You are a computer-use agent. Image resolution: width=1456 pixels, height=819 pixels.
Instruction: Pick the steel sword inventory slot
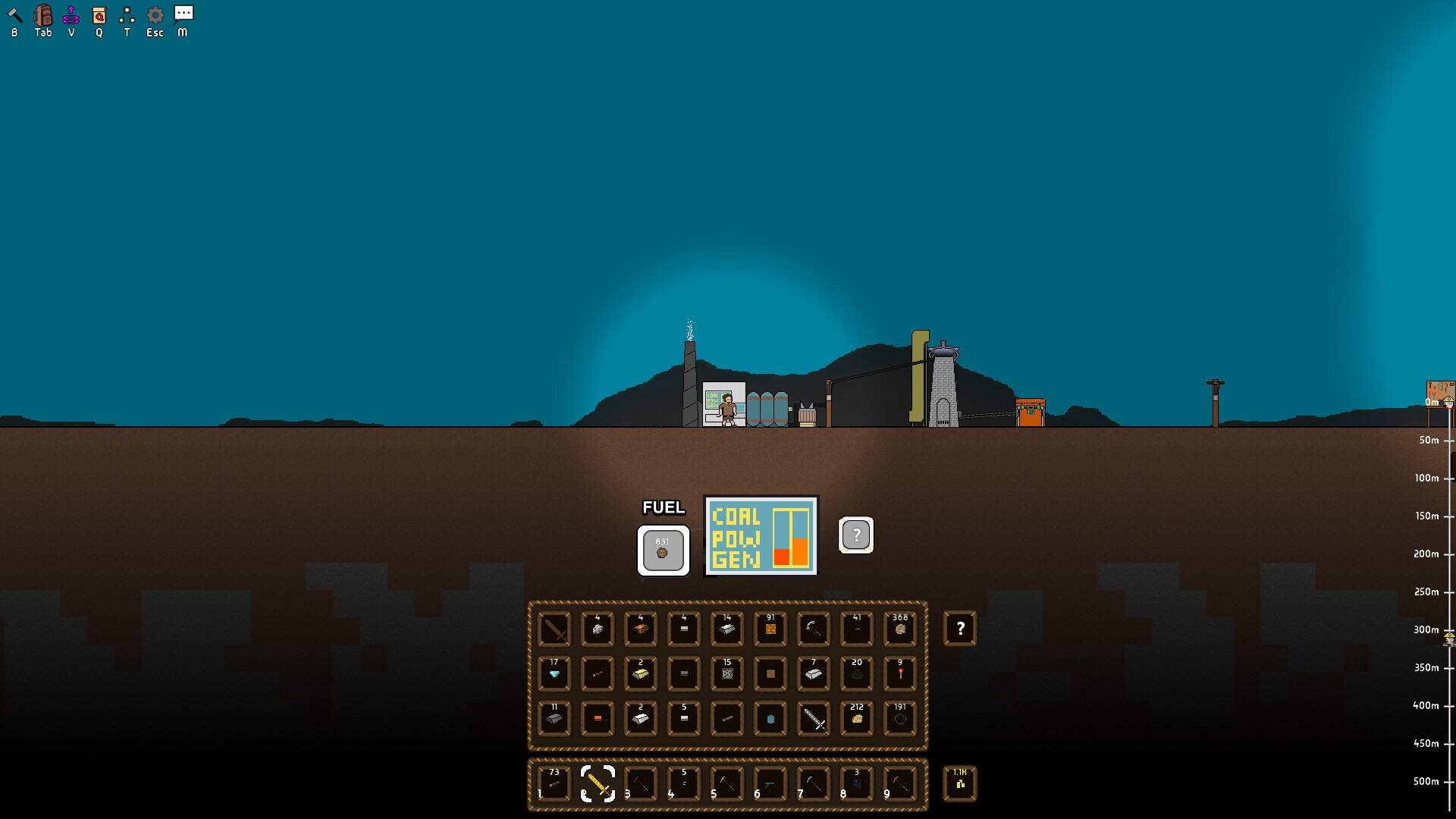coord(814,718)
